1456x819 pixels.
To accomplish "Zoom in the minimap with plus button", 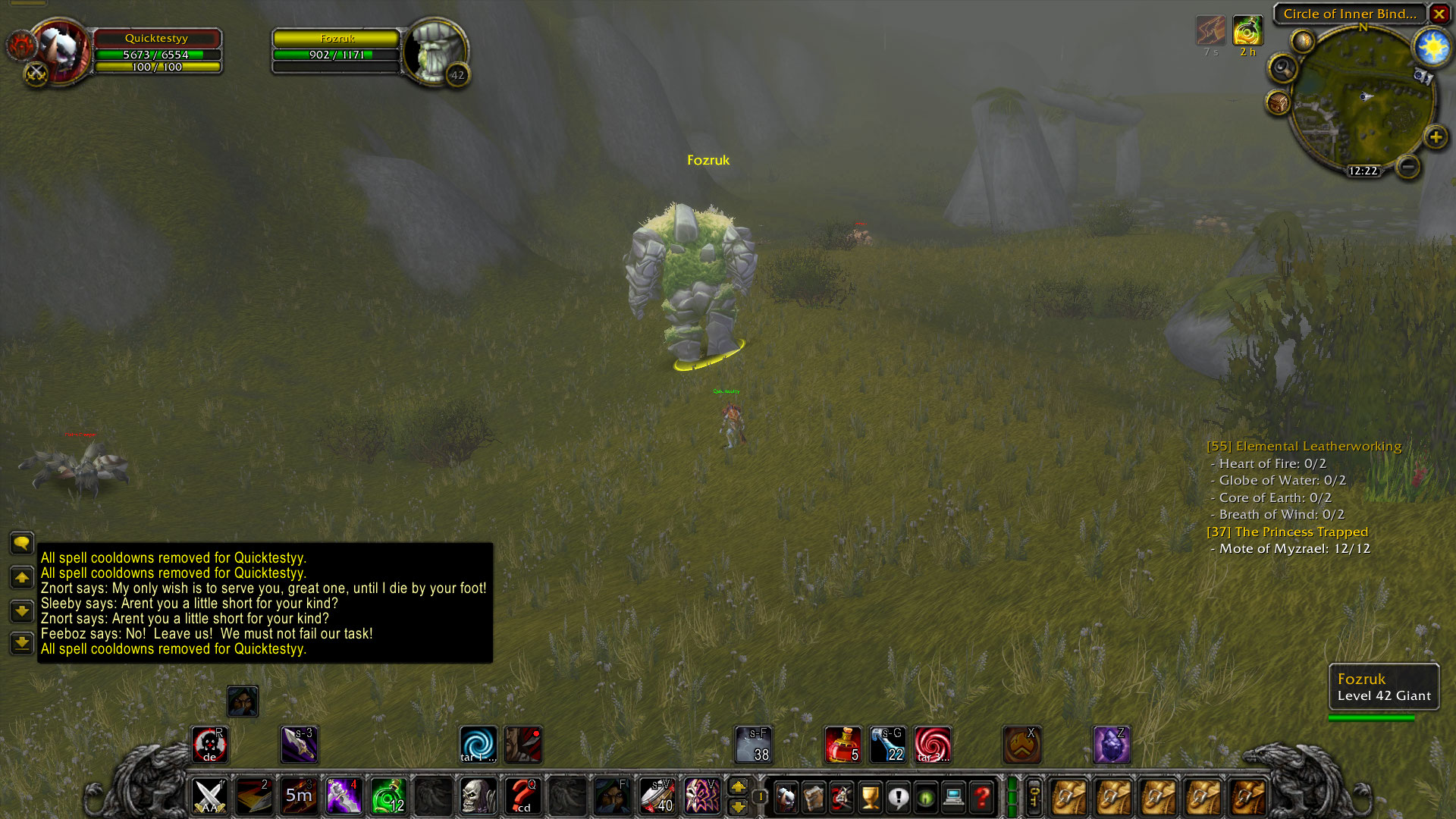I will pyautogui.click(x=1436, y=137).
